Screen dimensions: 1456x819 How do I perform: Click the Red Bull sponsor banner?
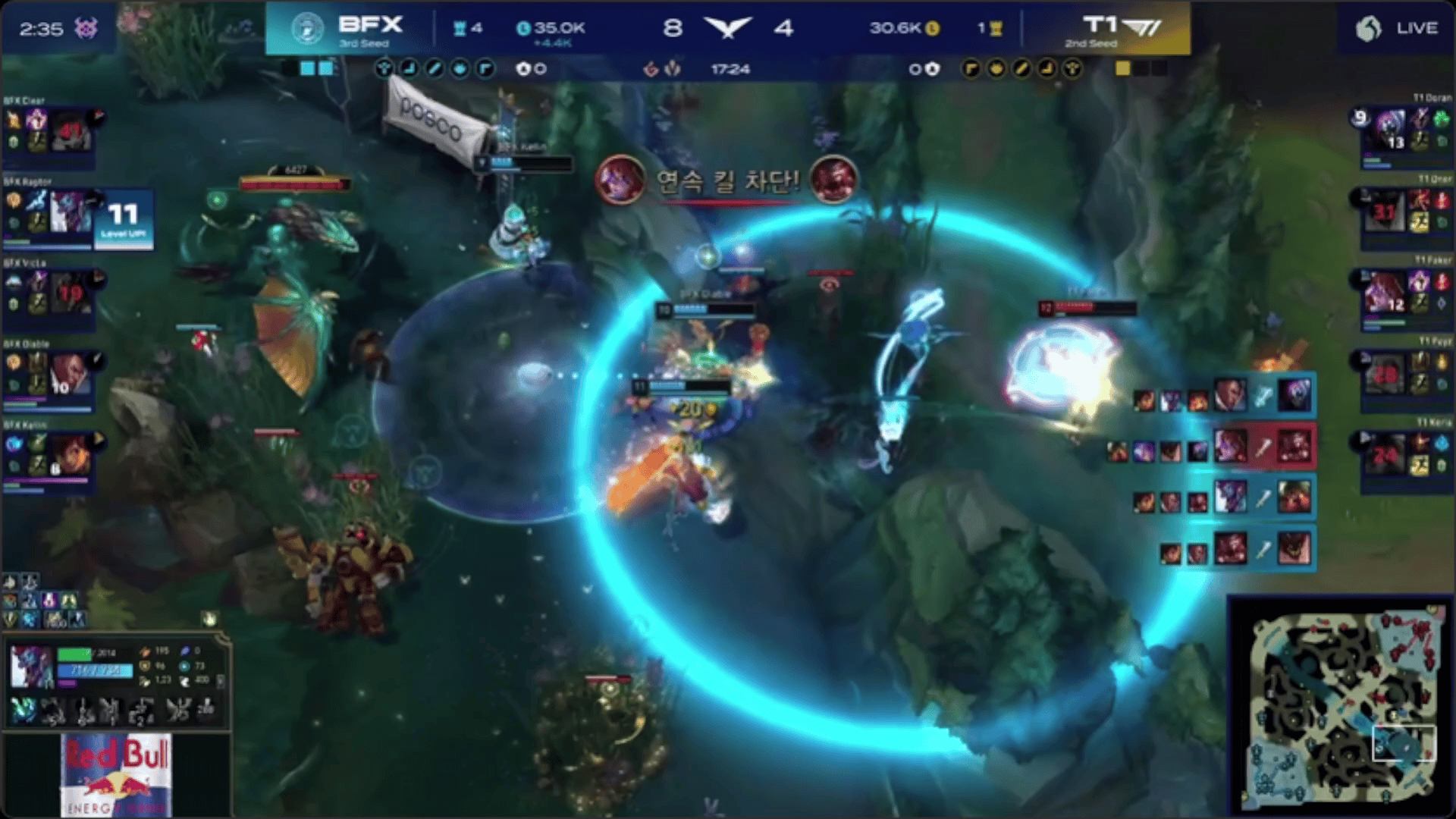(116, 775)
